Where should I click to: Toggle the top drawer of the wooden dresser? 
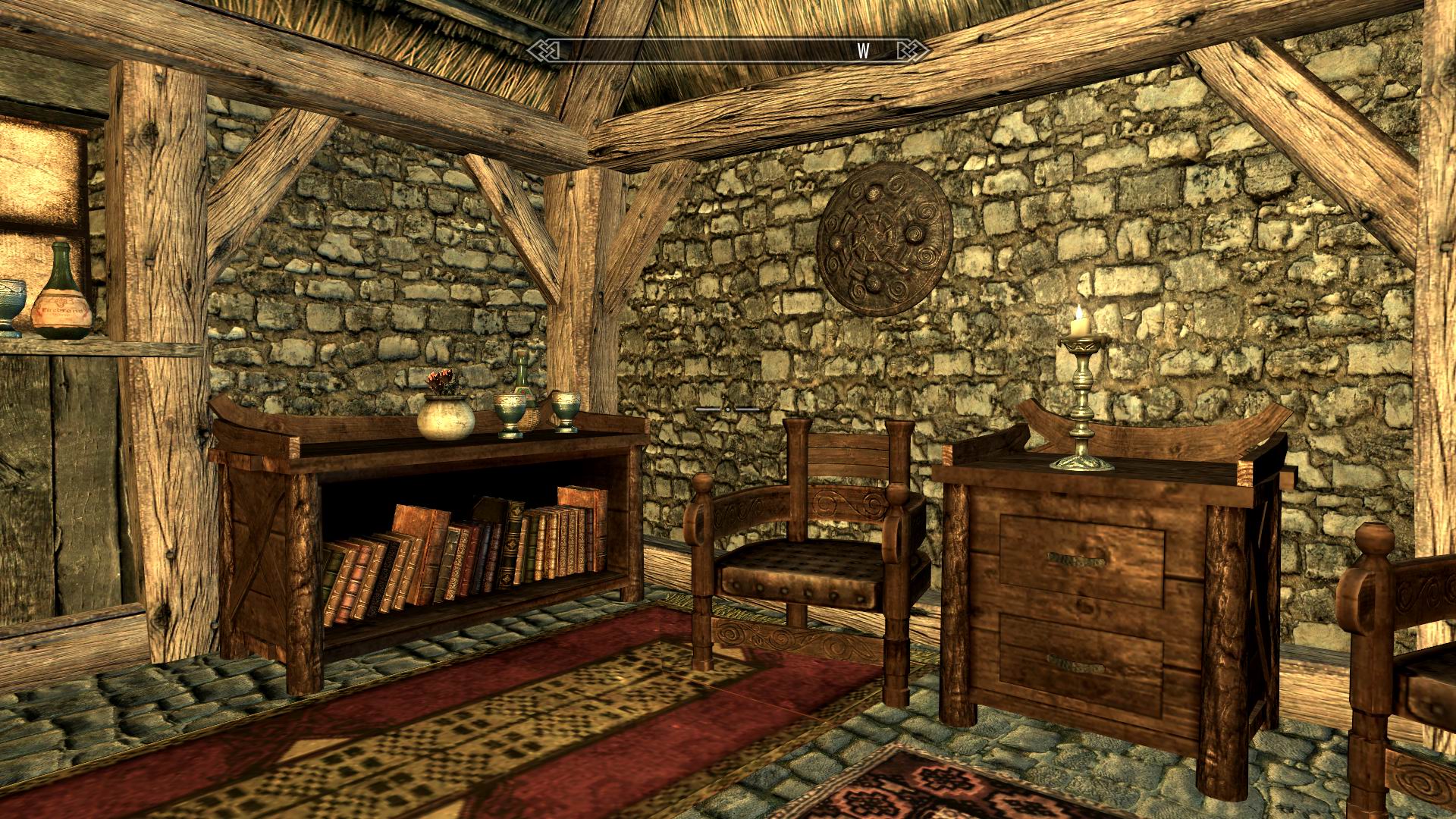tap(1077, 561)
